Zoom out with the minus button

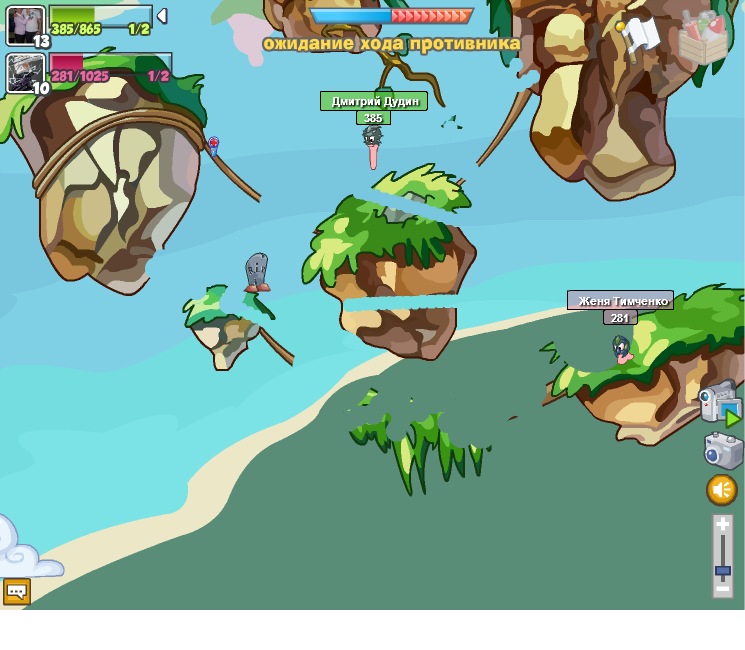[722, 590]
